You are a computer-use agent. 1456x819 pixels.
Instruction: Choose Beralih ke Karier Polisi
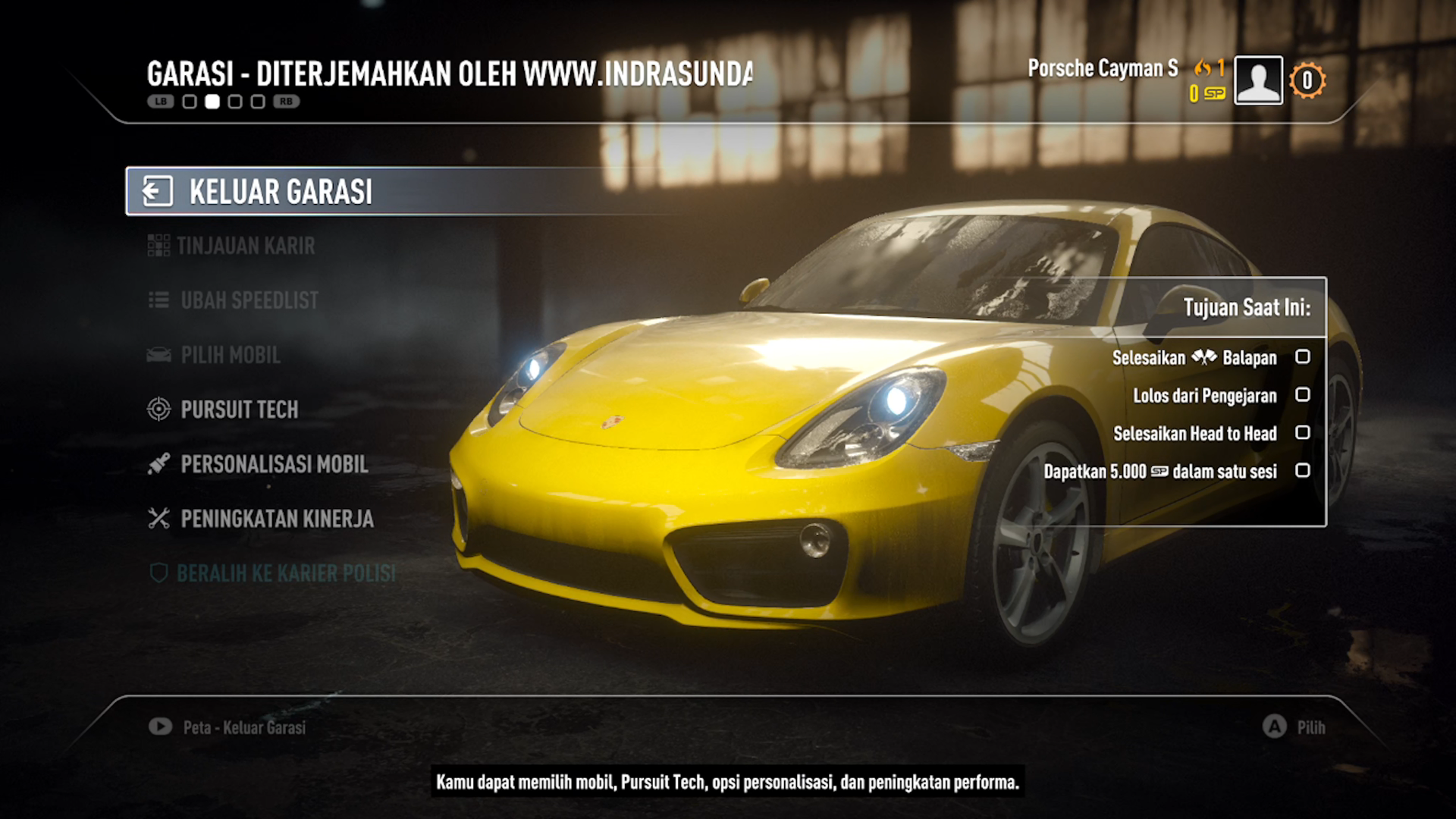[285, 573]
